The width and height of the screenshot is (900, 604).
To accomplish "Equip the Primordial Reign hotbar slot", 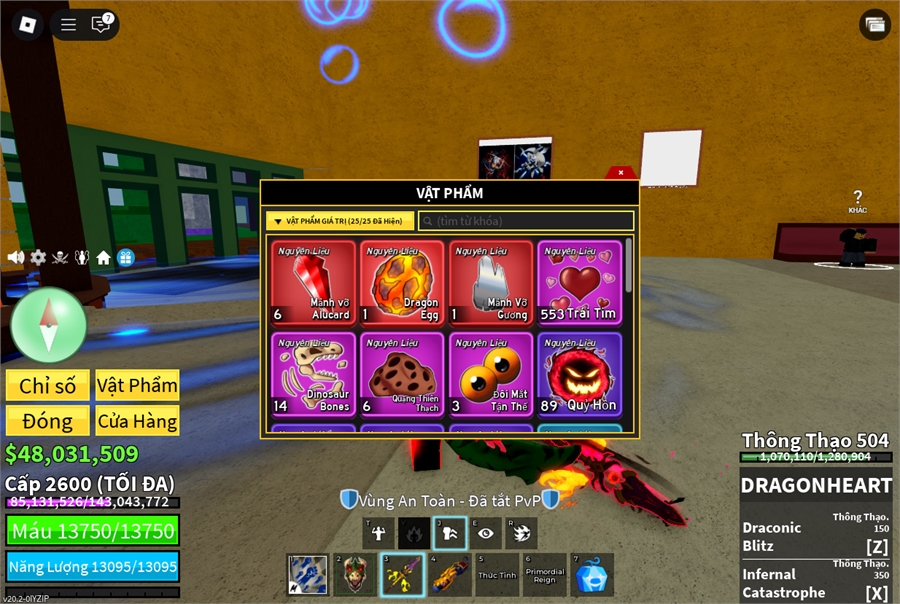I will pyautogui.click(x=545, y=575).
